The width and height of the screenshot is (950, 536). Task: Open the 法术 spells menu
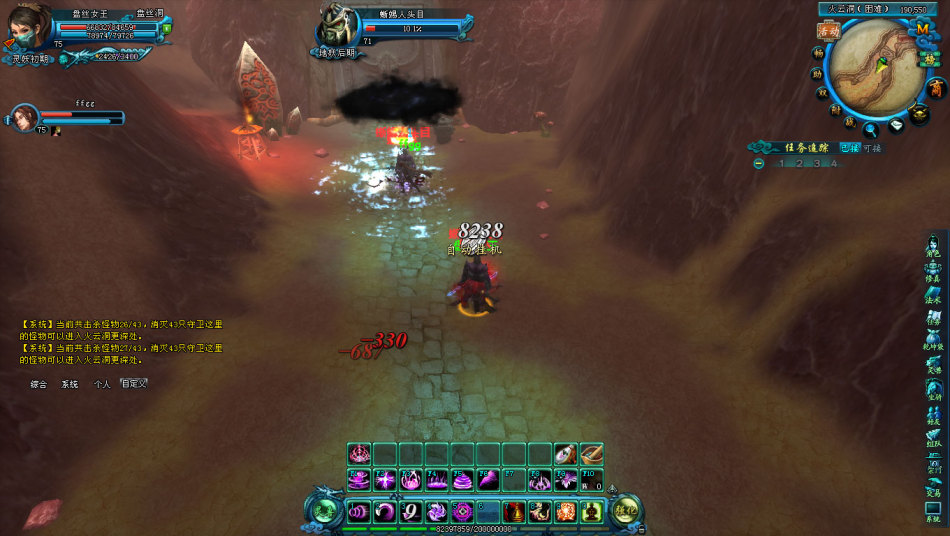[x=932, y=294]
